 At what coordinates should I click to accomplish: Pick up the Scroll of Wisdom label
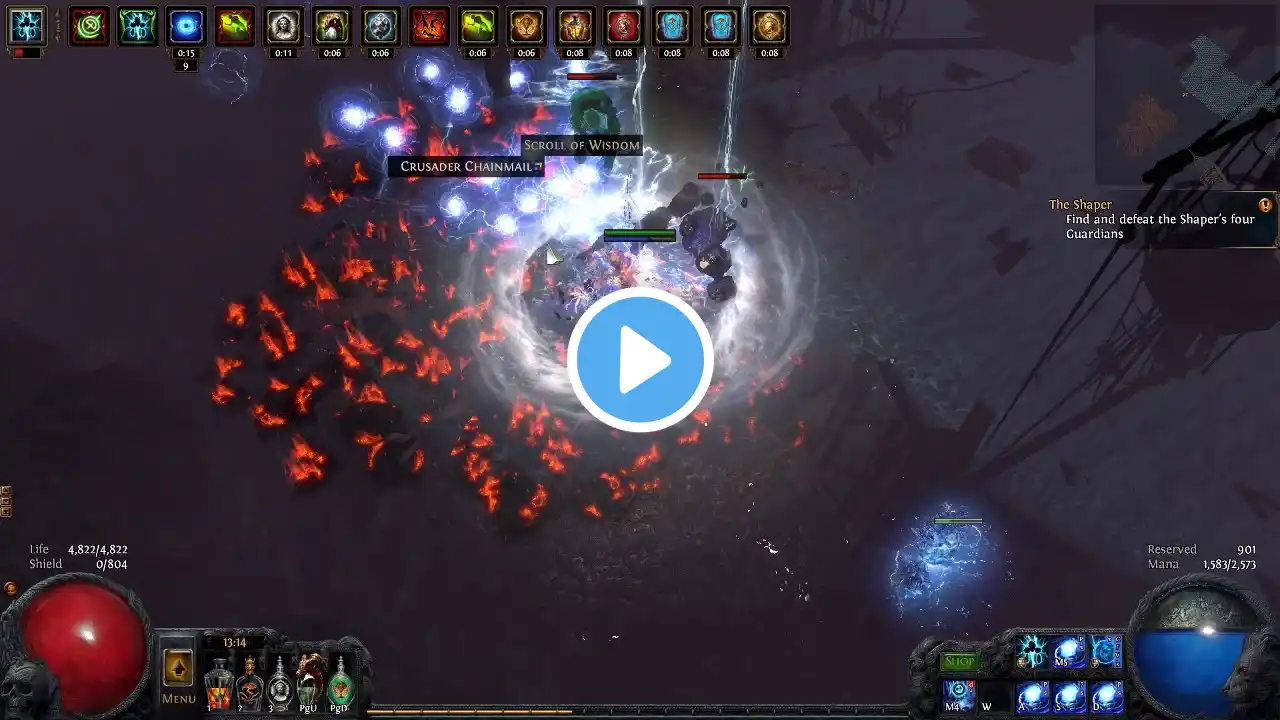click(x=581, y=146)
